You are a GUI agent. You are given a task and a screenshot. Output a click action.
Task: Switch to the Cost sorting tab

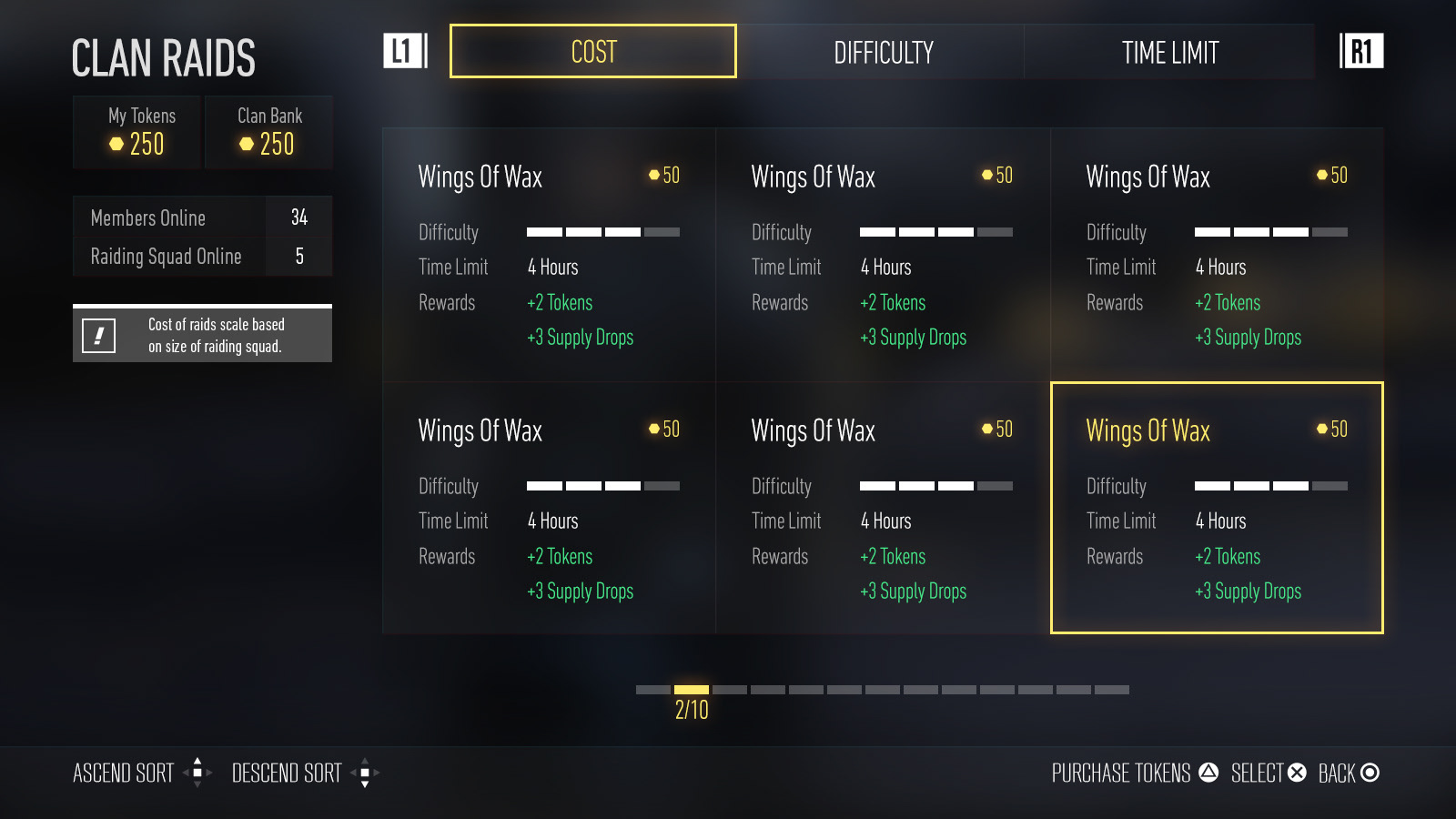click(593, 52)
